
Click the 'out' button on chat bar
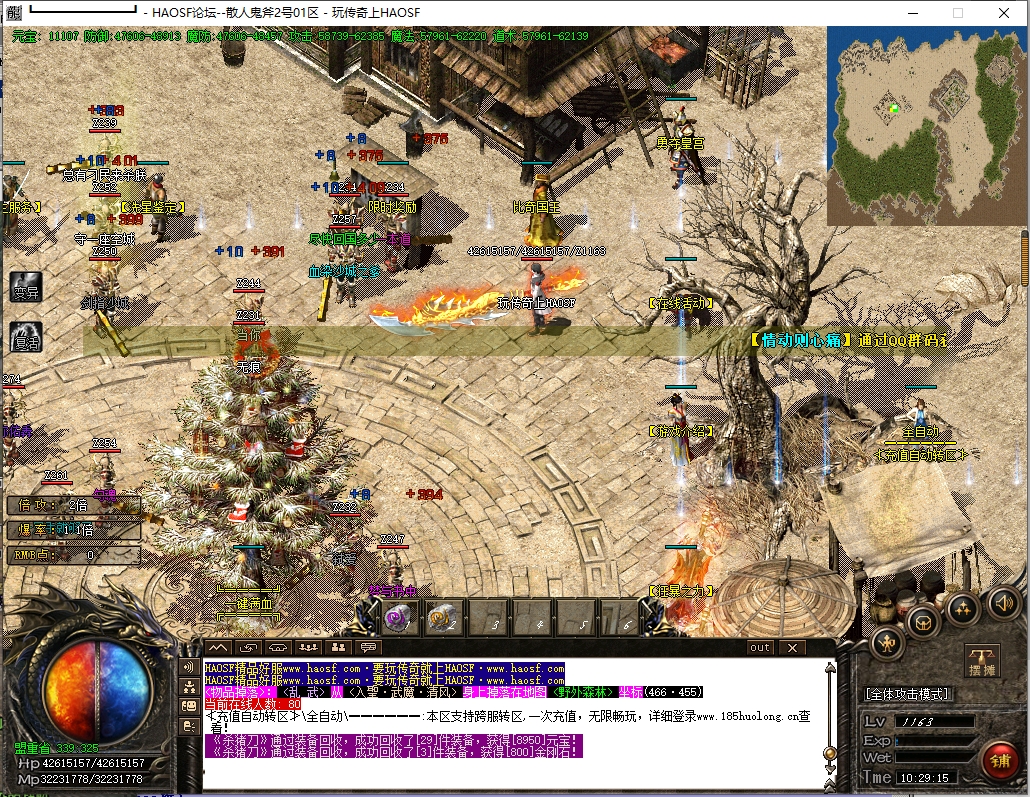(x=760, y=648)
